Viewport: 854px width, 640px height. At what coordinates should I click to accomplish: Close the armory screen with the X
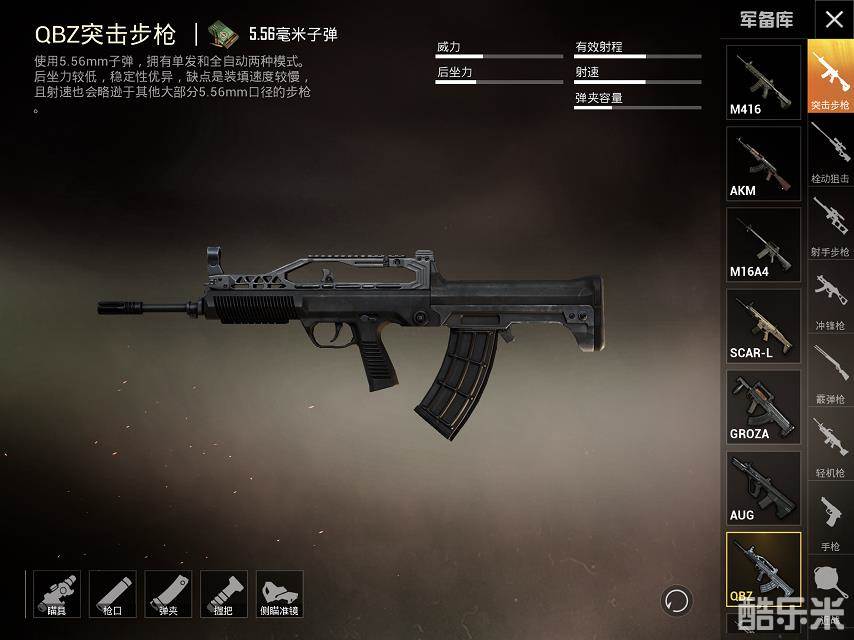(x=833, y=19)
